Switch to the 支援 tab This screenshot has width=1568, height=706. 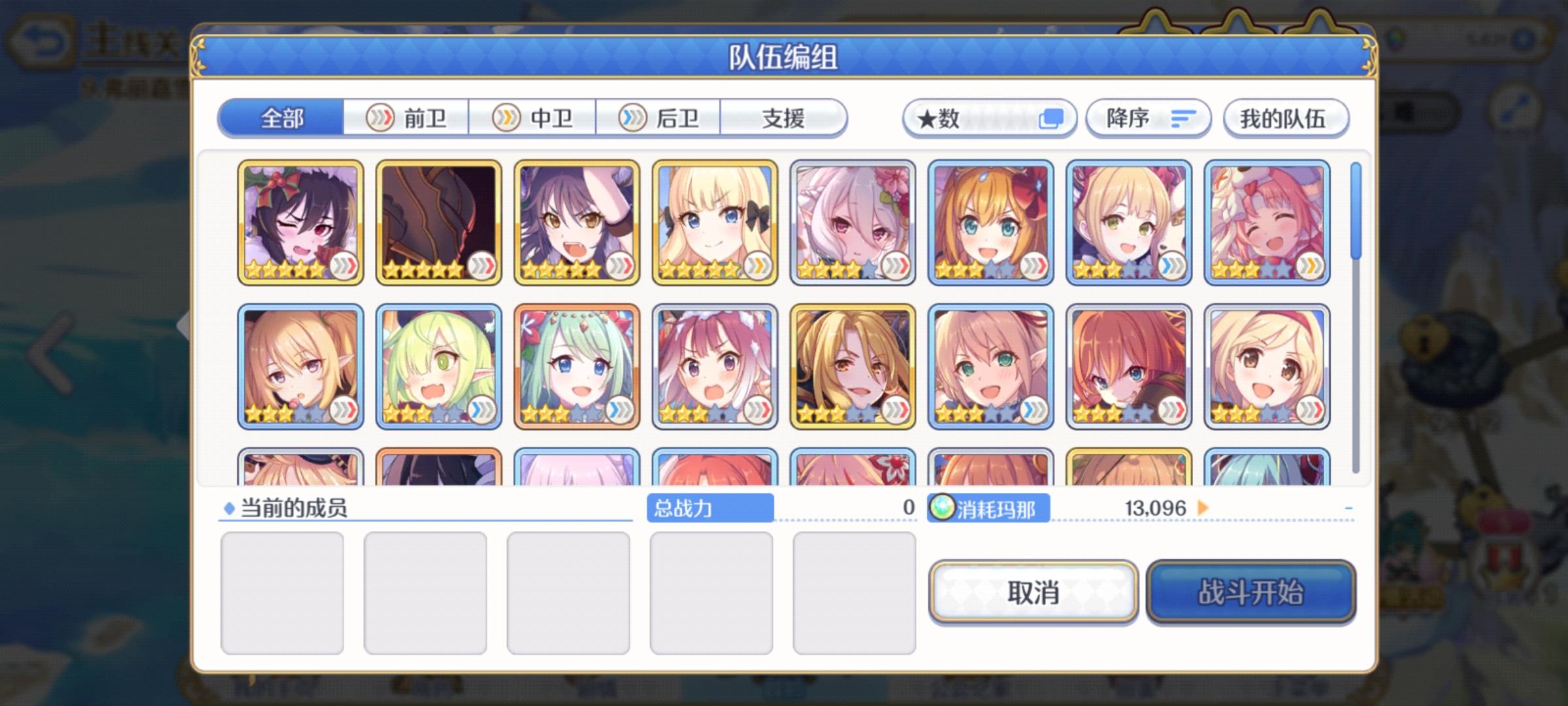[784, 119]
